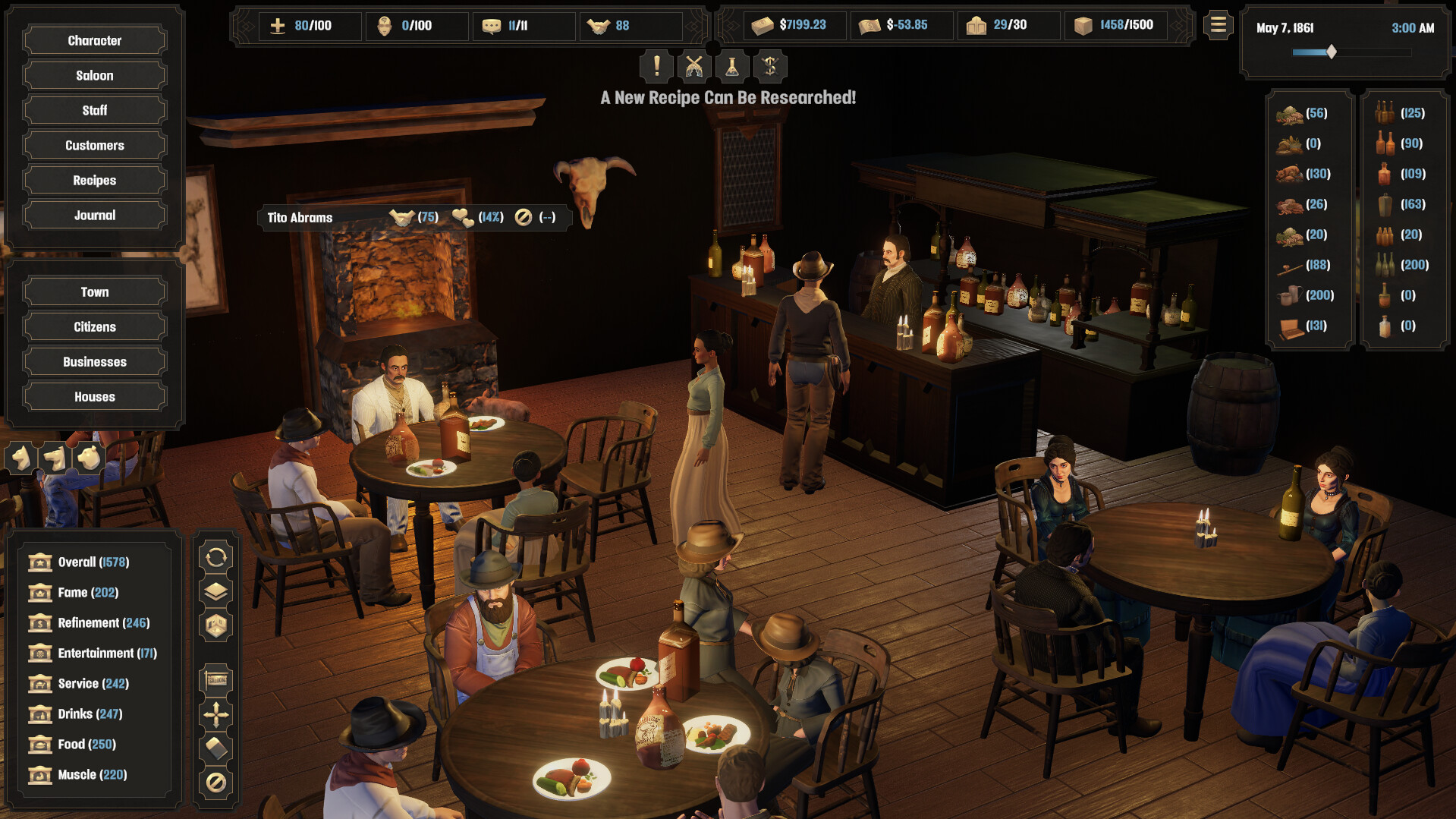This screenshot has height=819, width=1456.
Task: Toggle the floor layers view icon
Action: [x=216, y=590]
